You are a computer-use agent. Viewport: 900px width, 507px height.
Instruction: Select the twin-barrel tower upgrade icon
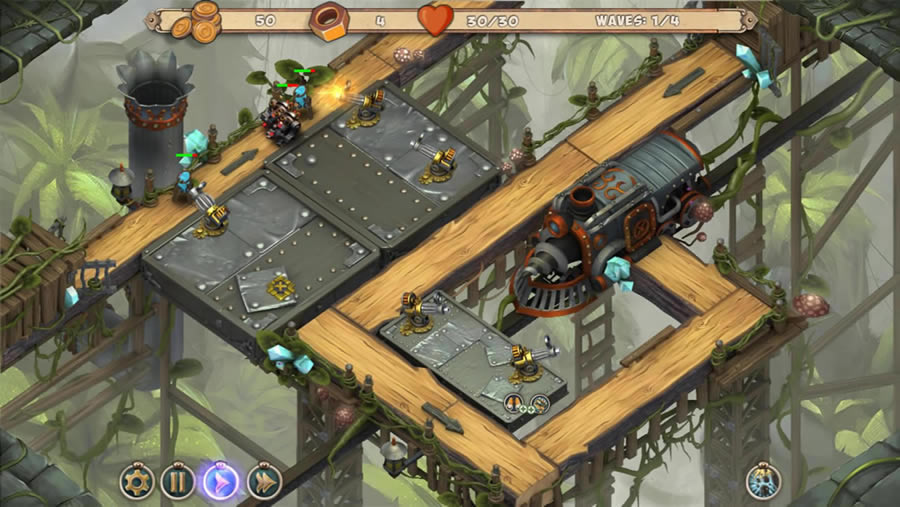513,402
